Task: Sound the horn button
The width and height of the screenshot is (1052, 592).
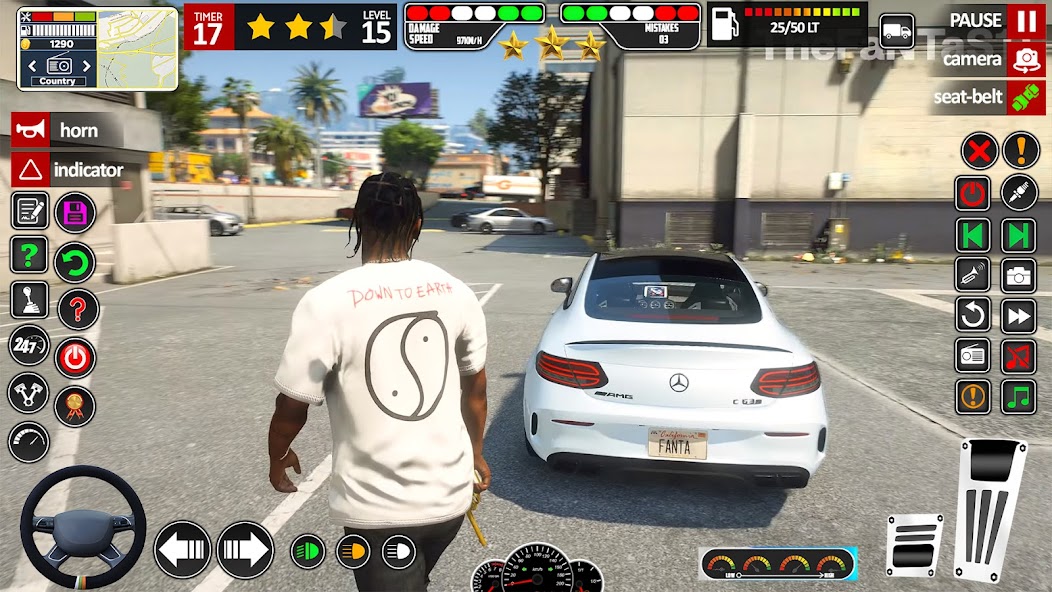Action: point(60,130)
